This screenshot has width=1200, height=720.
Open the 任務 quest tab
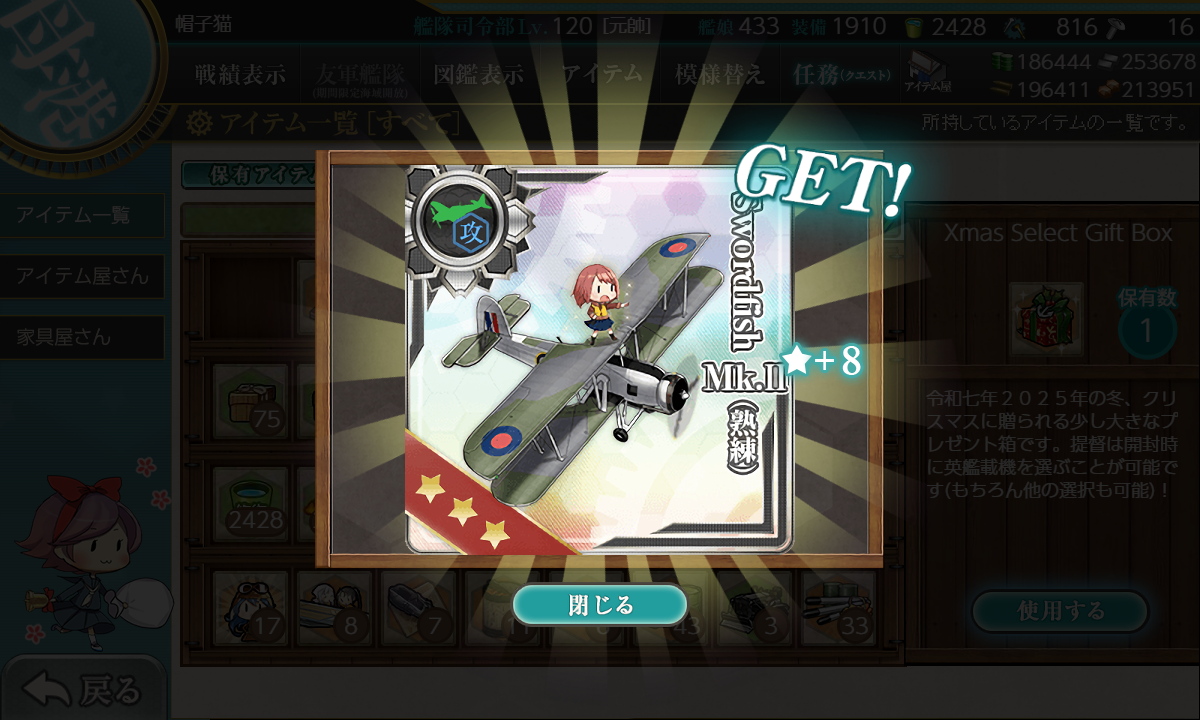coord(836,75)
